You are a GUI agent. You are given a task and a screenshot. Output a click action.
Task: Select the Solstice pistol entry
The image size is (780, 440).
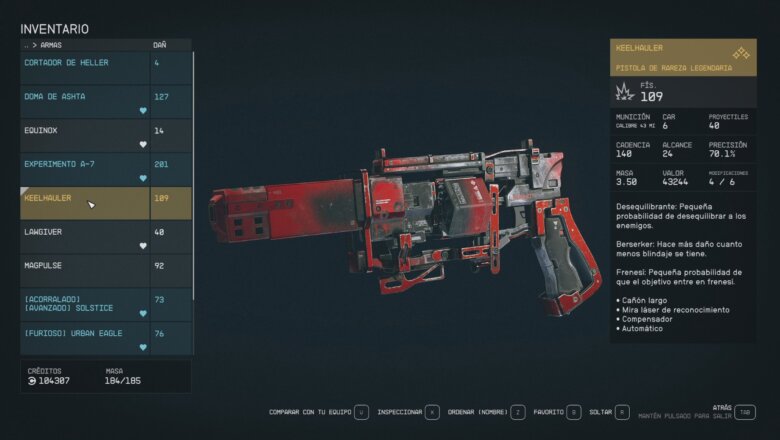[85, 305]
